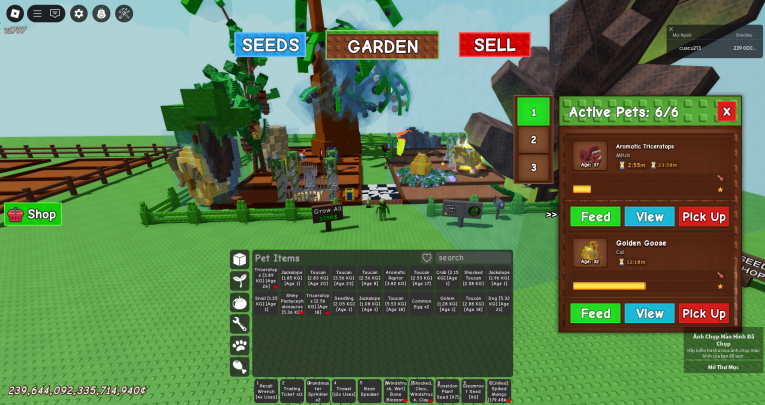The width and height of the screenshot is (765, 405).
Task: Close the Active Pets panel
Action: [x=726, y=112]
